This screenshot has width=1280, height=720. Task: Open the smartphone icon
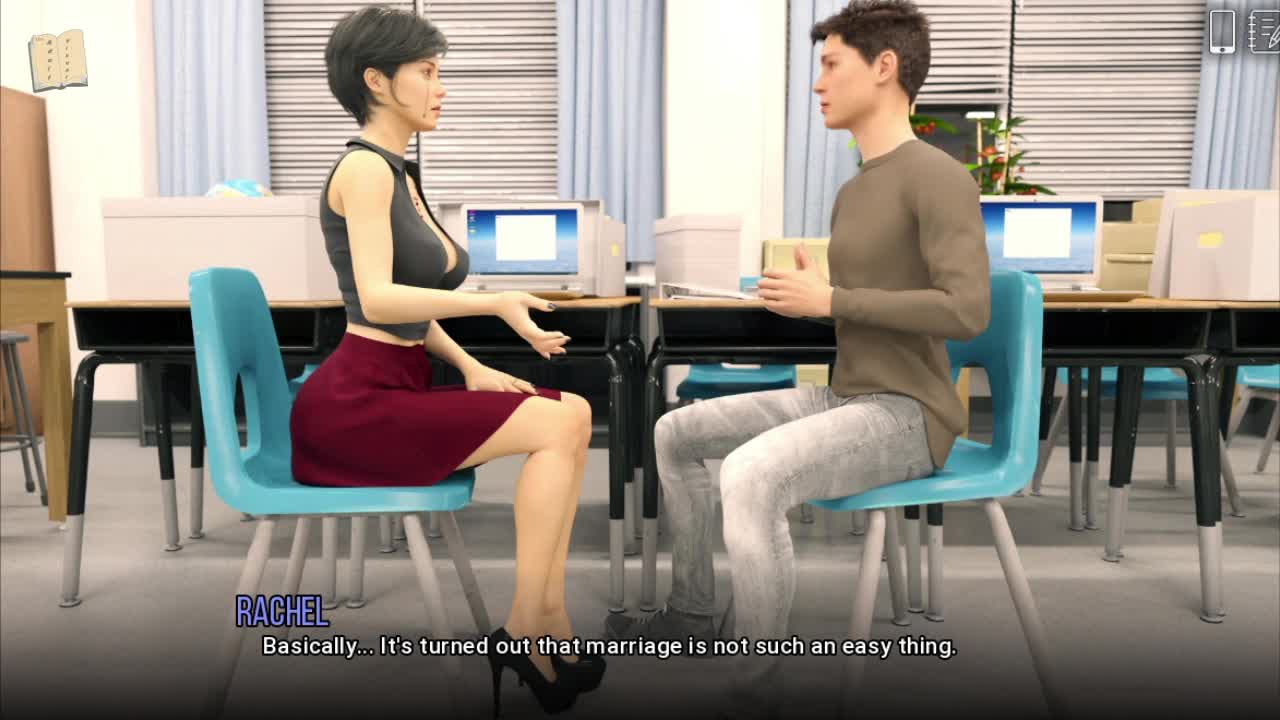click(1222, 31)
